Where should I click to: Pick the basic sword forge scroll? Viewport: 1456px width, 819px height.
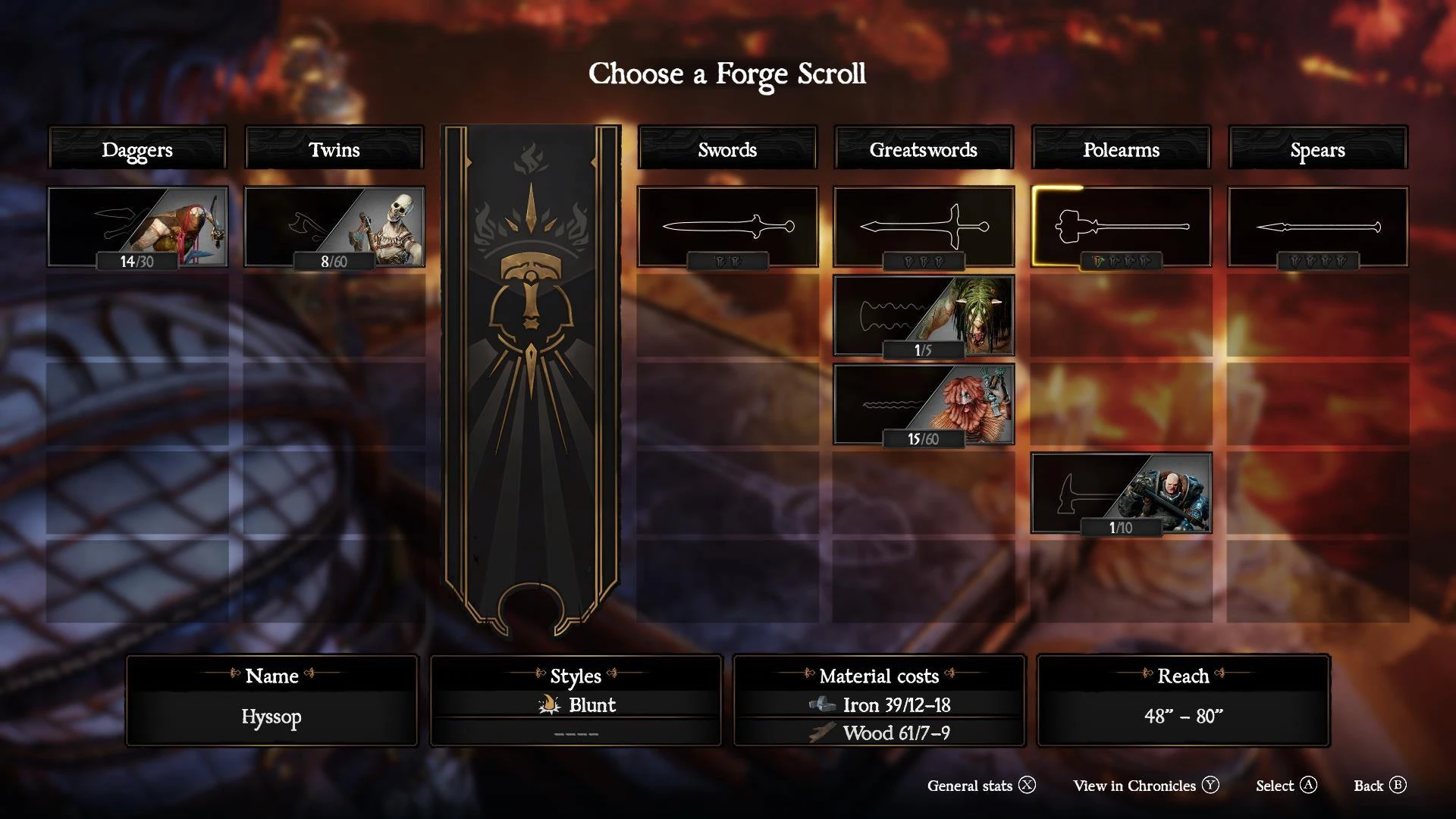point(727,227)
